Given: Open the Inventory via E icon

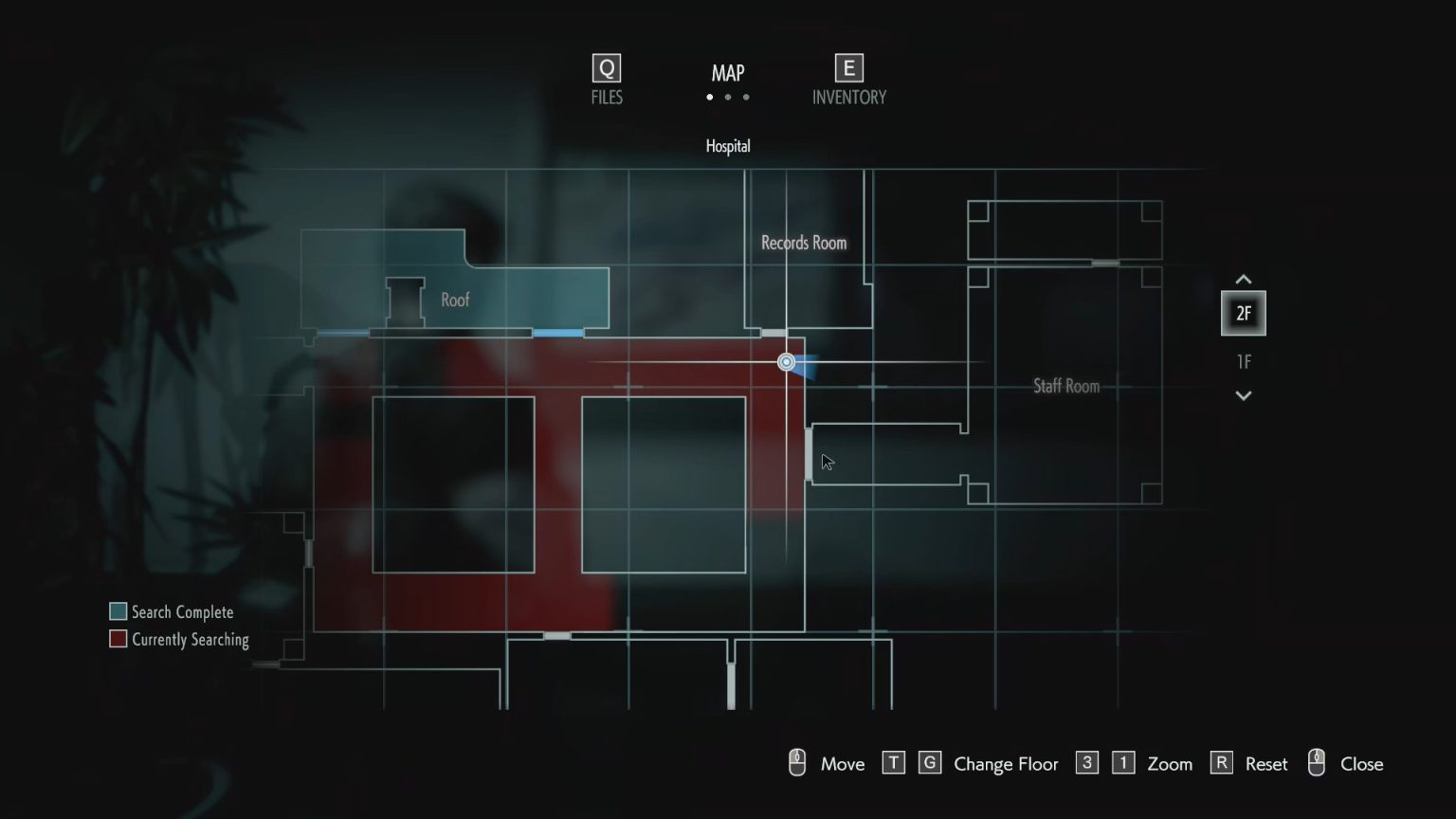Looking at the screenshot, I should coord(846,68).
